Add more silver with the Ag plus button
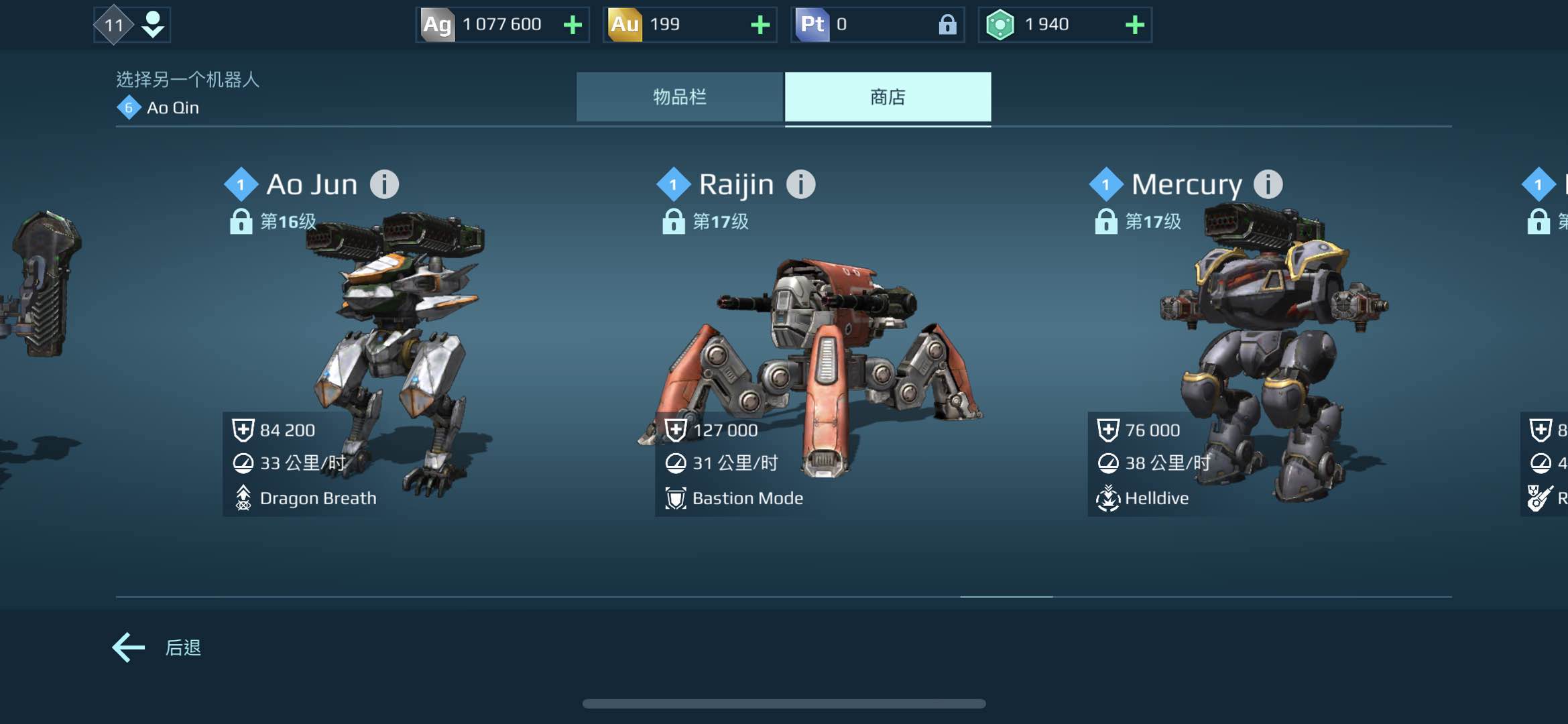The height and width of the screenshot is (724, 1568). 572,25
